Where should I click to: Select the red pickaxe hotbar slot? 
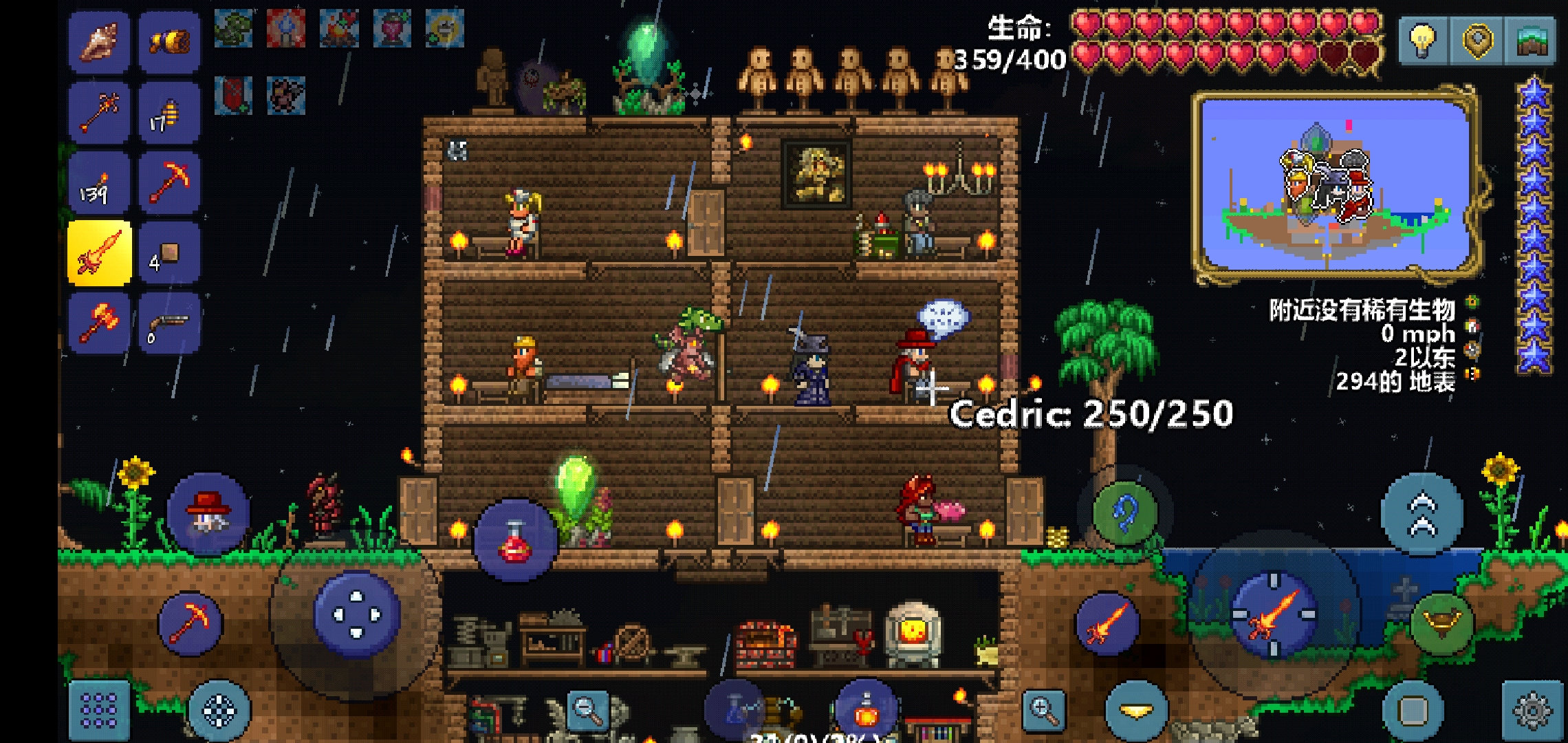click(169, 182)
